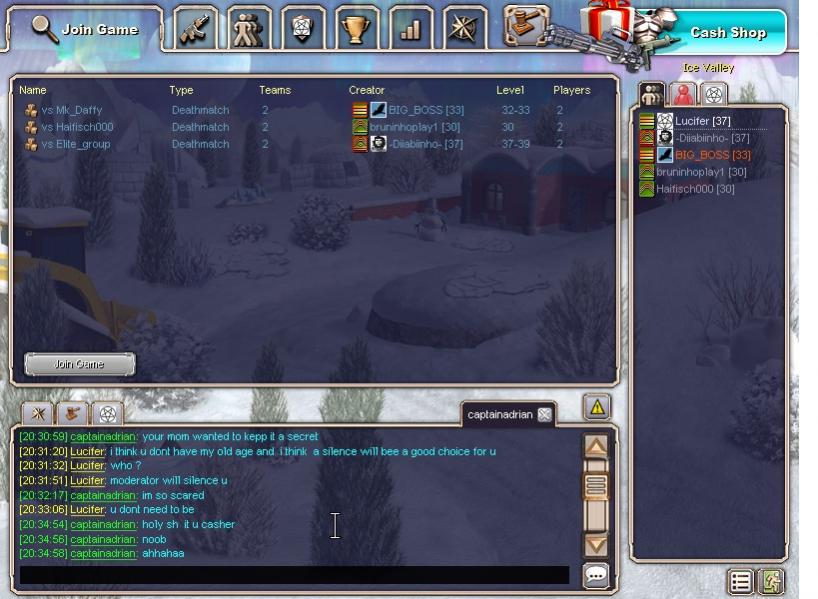The width and height of the screenshot is (818, 599).
Task: Open the two-soldiers tab in top bar
Action: (x=249, y=29)
